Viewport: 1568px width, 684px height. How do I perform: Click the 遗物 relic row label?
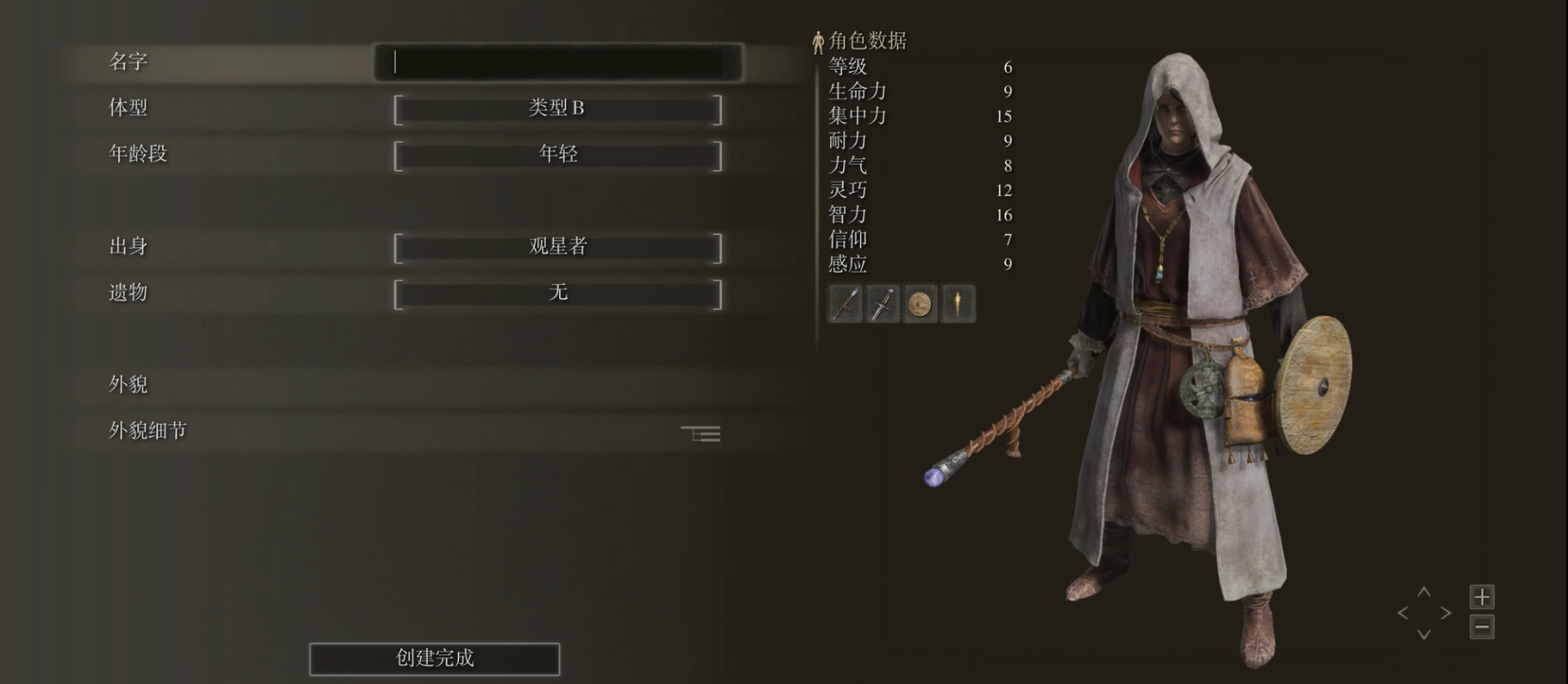coord(126,292)
